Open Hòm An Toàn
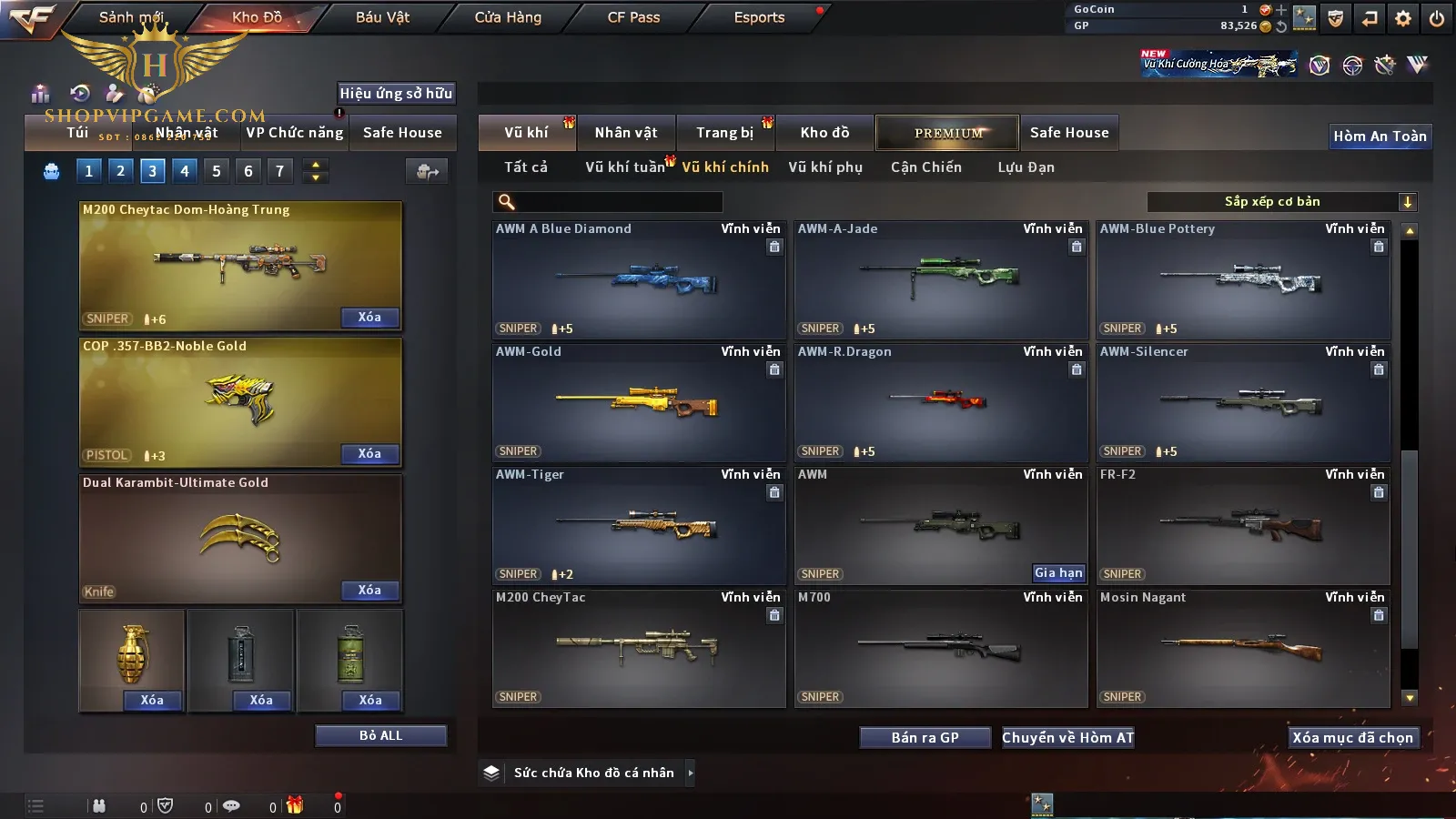 (x=1380, y=136)
